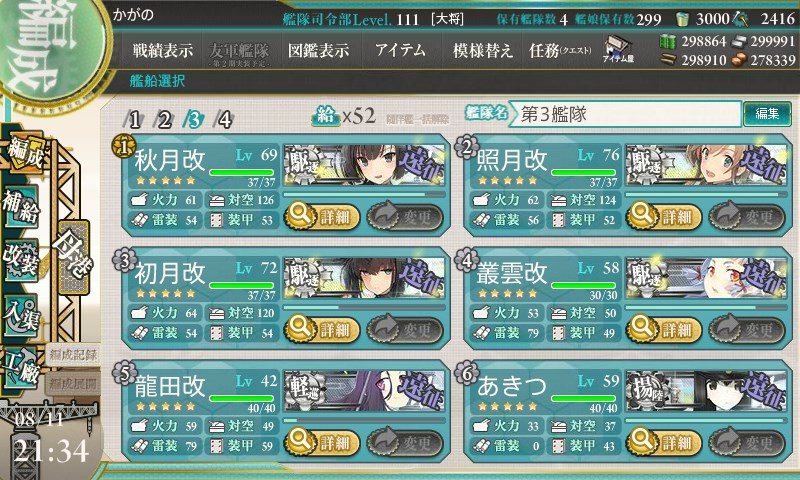Switch to fleet tab 4
800x480 pixels.
point(225,120)
